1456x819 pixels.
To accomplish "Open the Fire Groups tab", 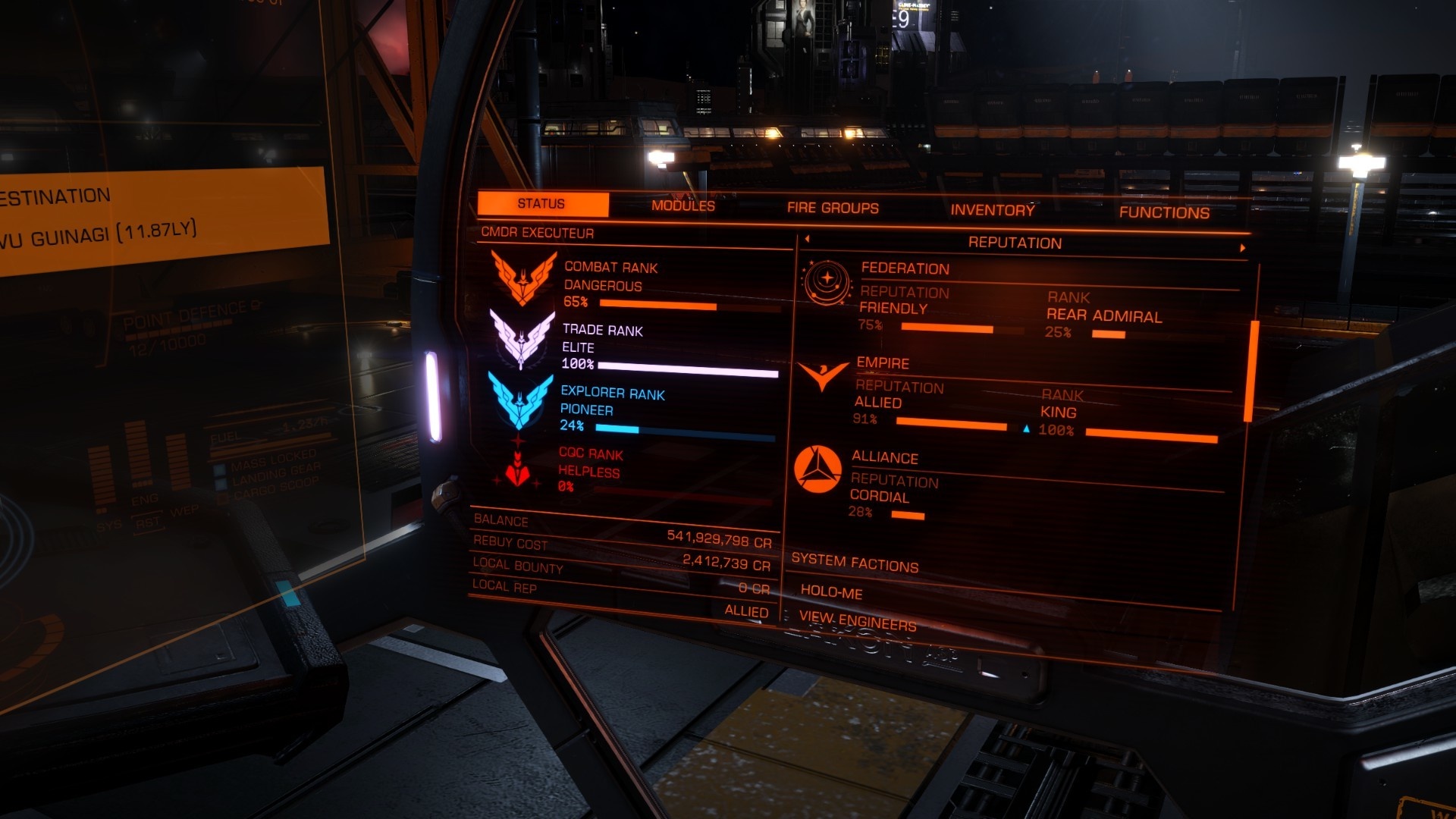I will 833,208.
